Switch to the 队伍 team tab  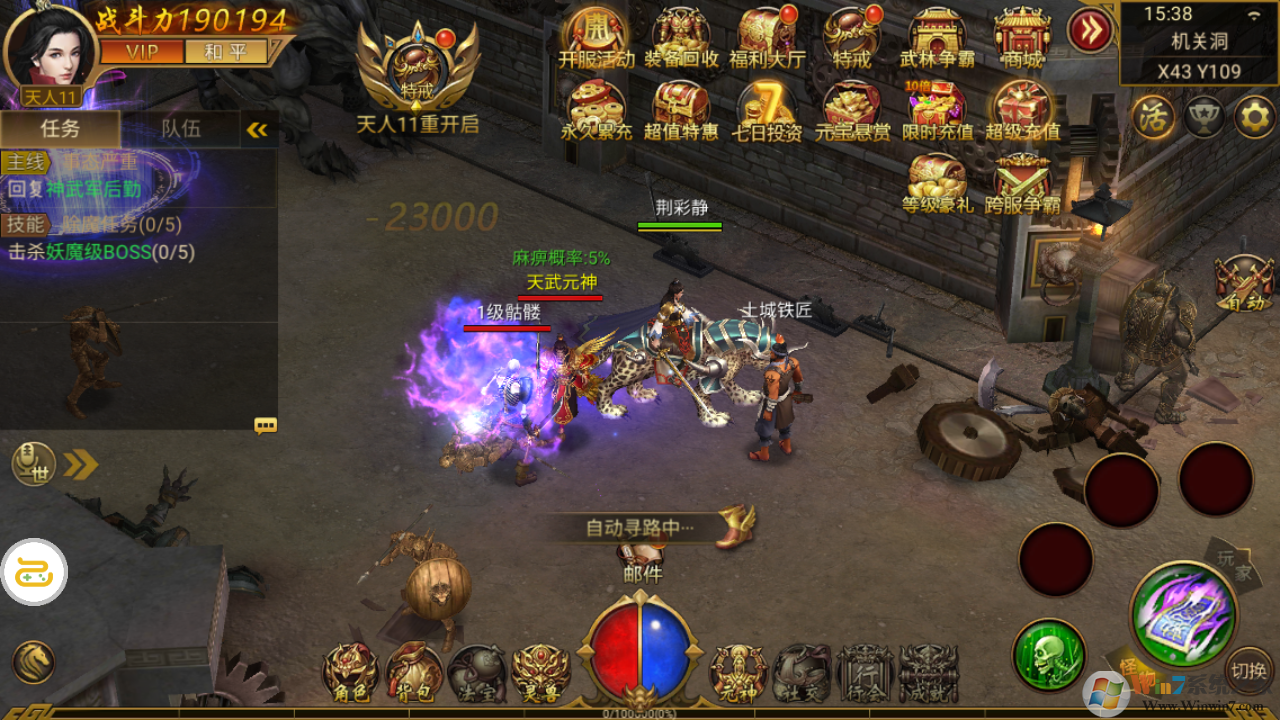coord(181,128)
